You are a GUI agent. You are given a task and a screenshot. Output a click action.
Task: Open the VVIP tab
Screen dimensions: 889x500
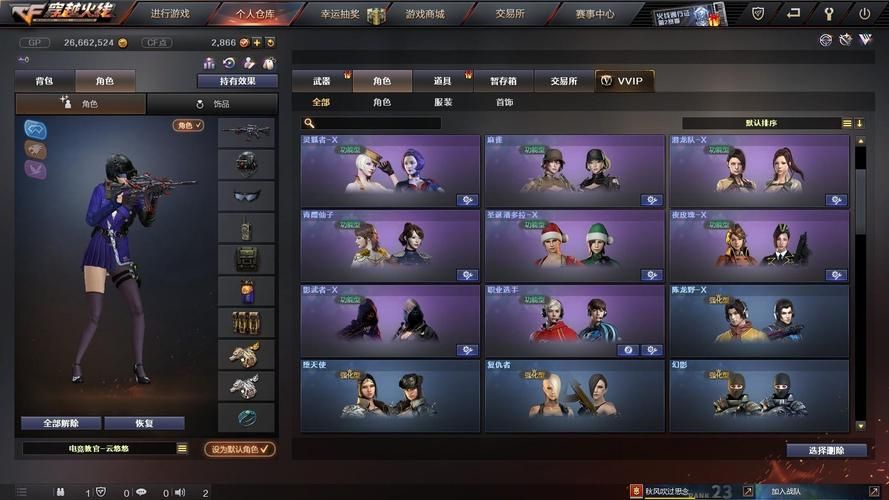[x=624, y=81]
